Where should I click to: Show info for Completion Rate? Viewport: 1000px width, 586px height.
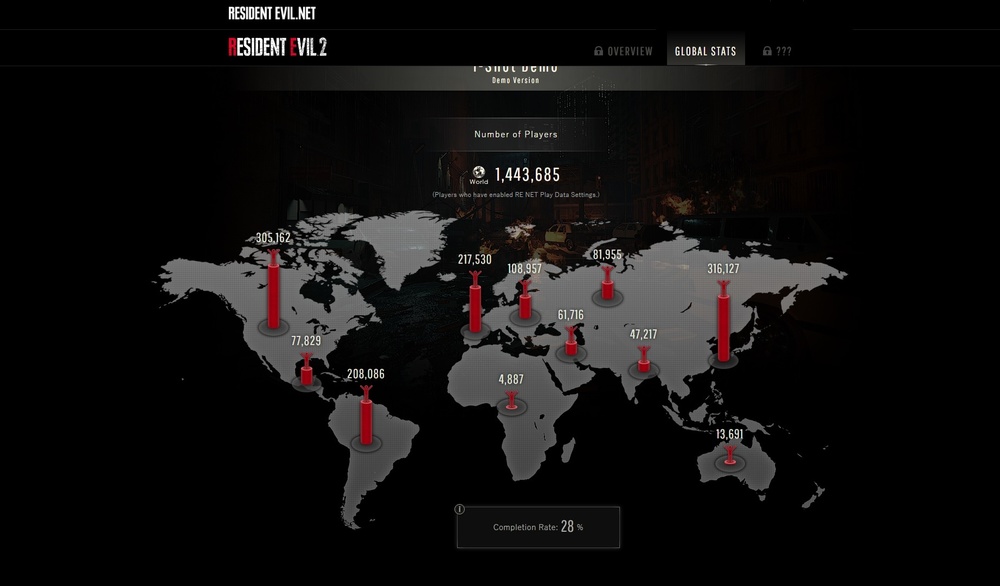tap(460, 509)
